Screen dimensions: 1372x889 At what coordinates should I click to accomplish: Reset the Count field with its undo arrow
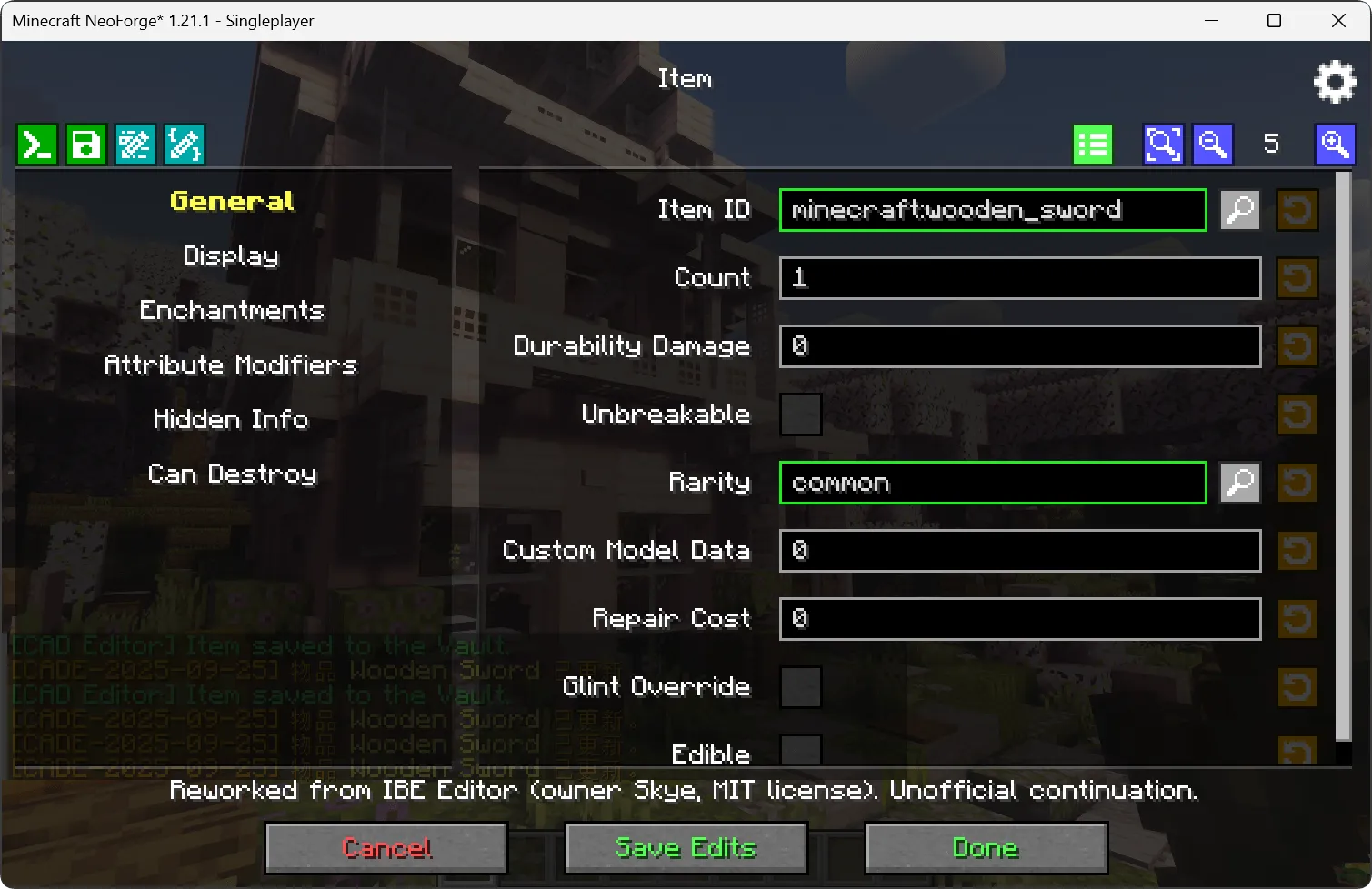point(1297,278)
